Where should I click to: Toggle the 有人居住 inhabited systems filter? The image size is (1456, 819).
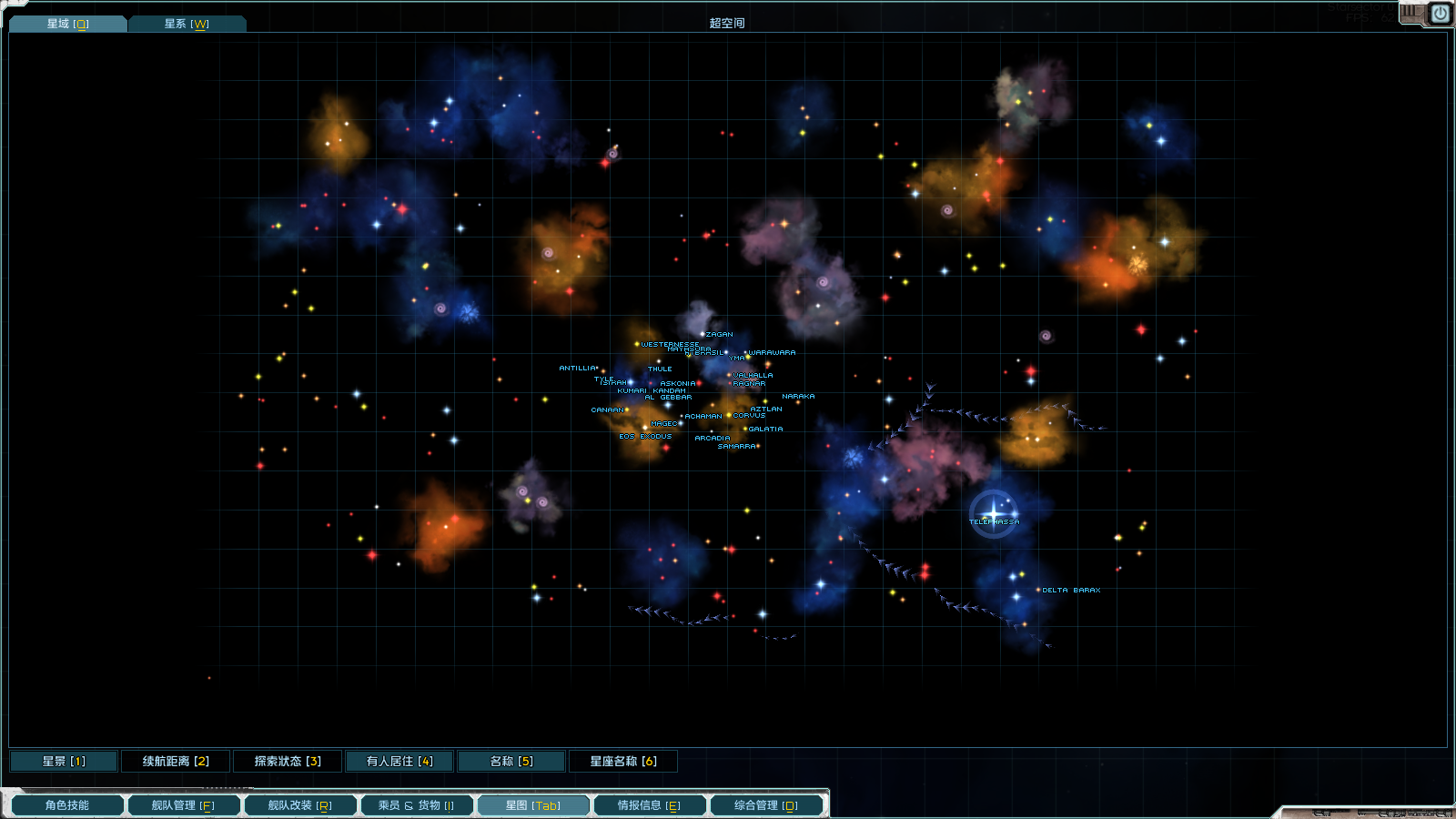click(399, 761)
